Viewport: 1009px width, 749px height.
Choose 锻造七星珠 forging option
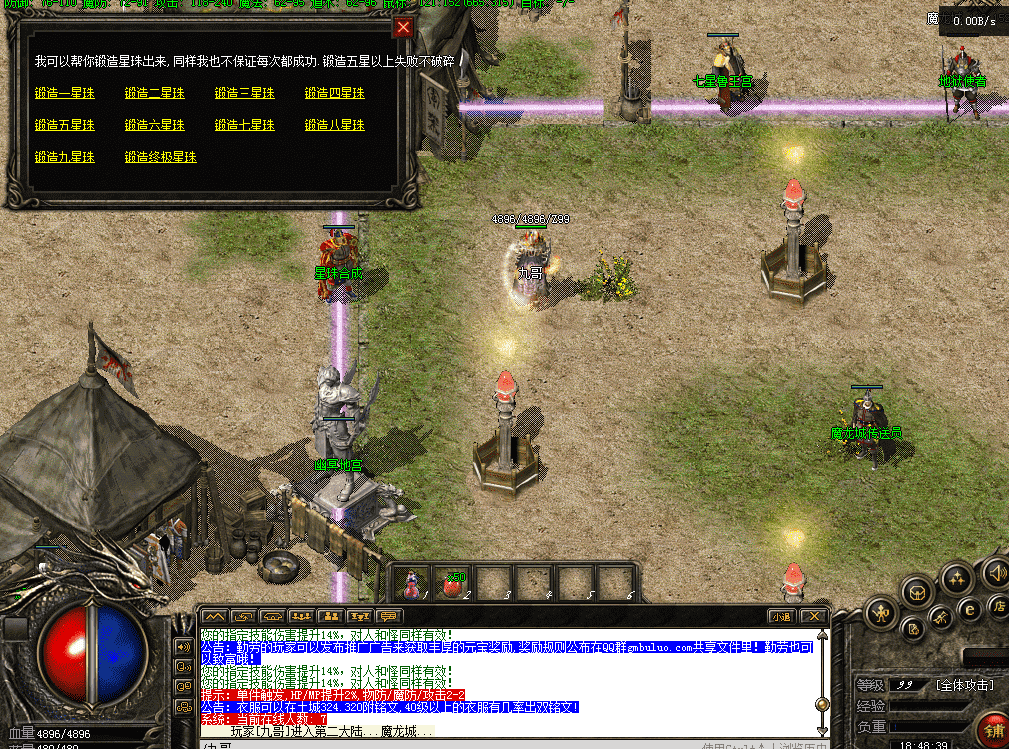[x=245, y=125]
